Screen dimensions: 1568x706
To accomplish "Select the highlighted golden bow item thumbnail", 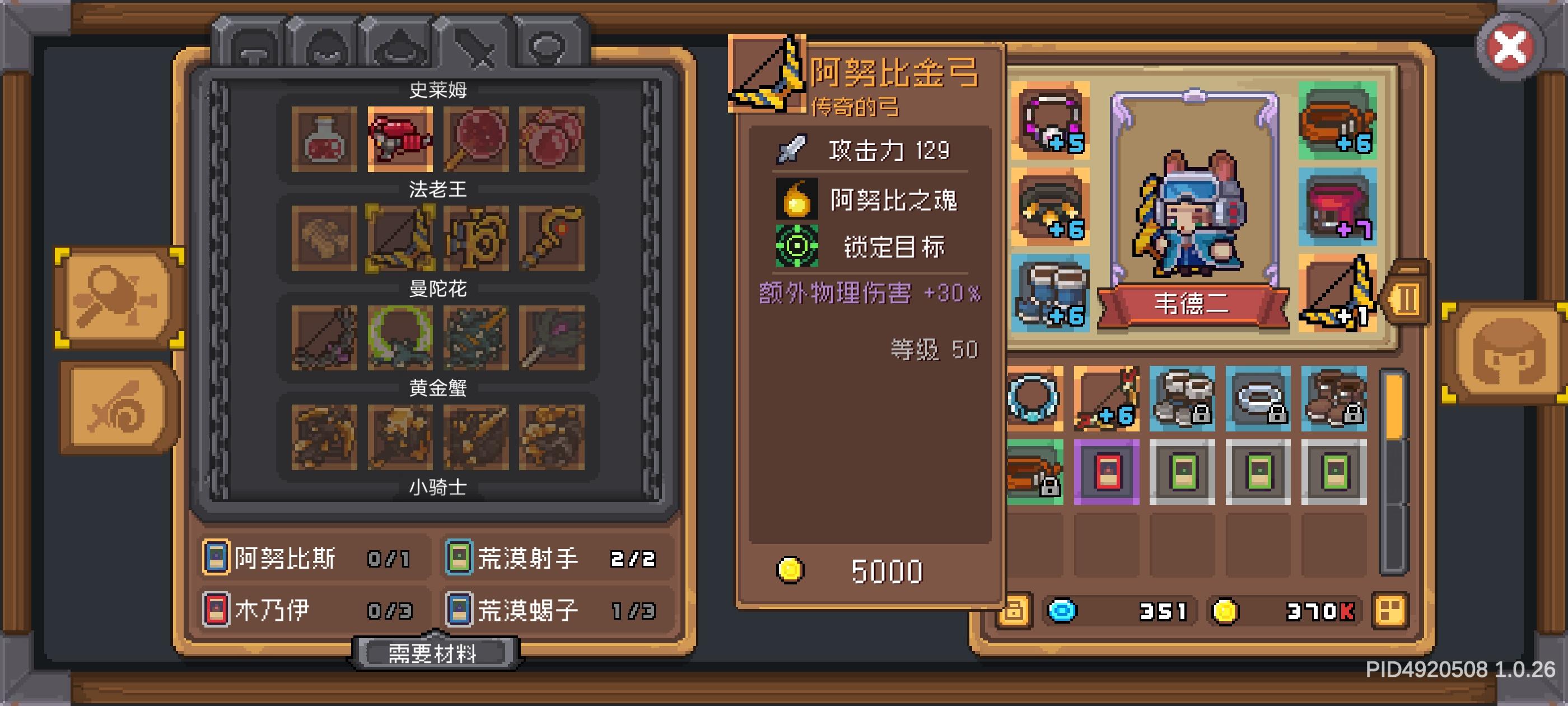I will click(x=400, y=237).
